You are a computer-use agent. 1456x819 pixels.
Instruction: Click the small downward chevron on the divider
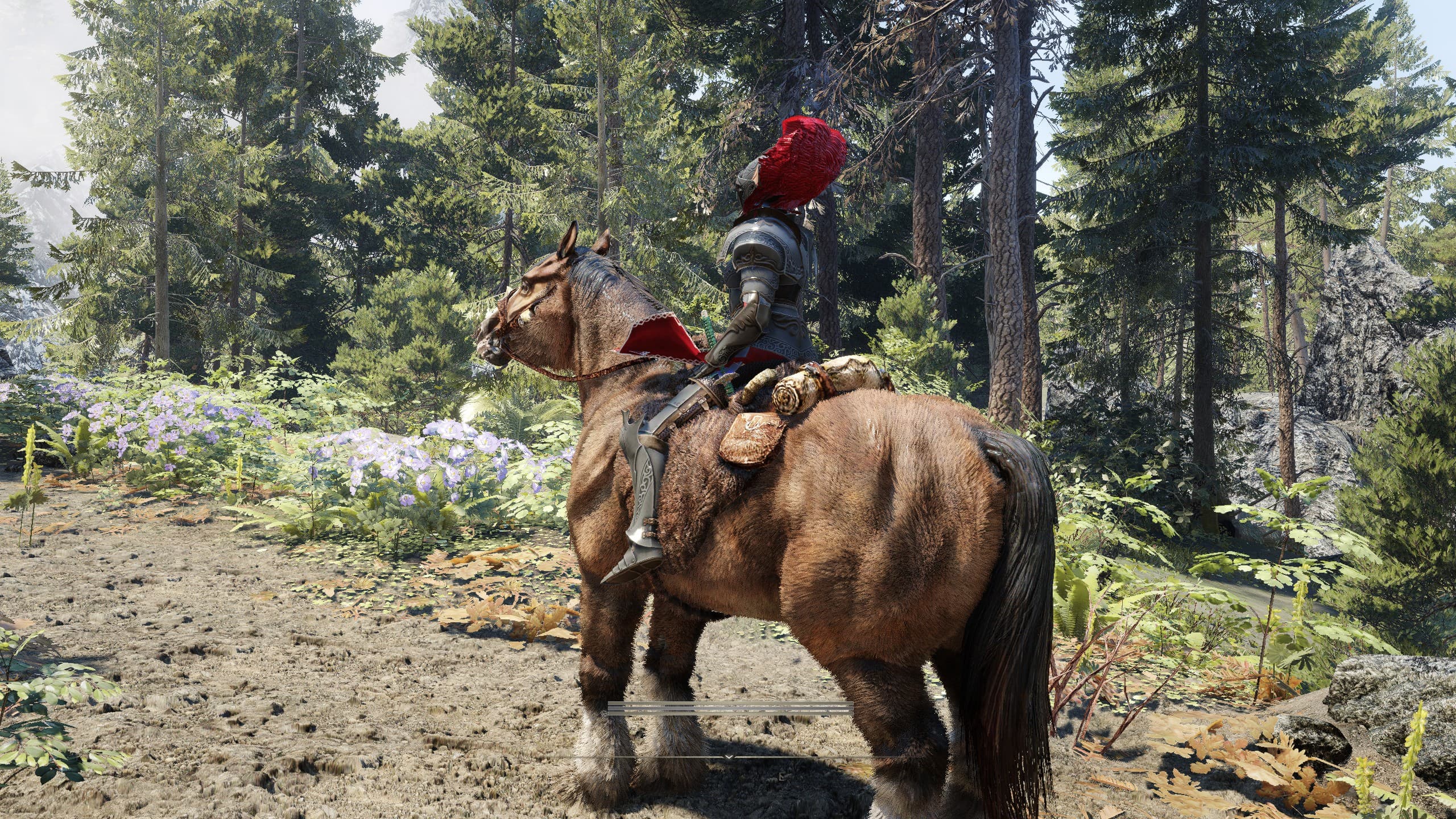(x=729, y=757)
